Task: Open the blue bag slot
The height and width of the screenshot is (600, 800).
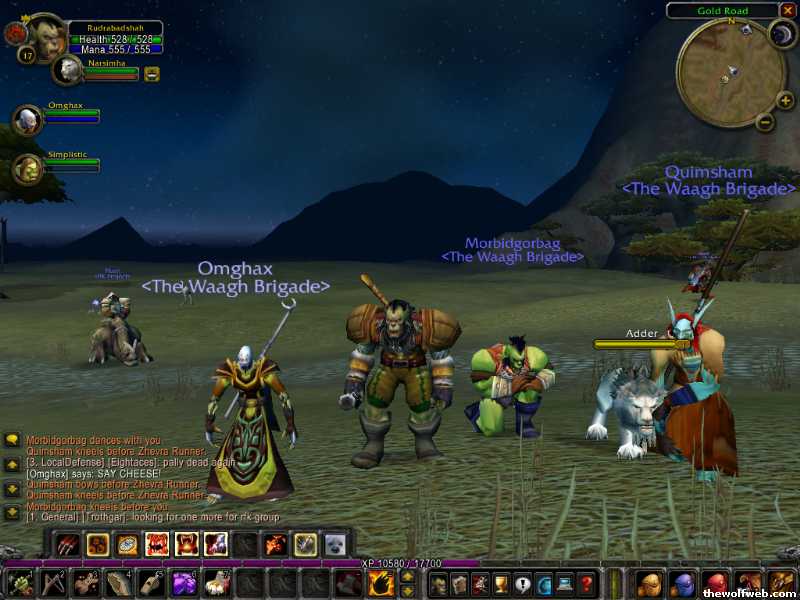Action: click(x=681, y=584)
